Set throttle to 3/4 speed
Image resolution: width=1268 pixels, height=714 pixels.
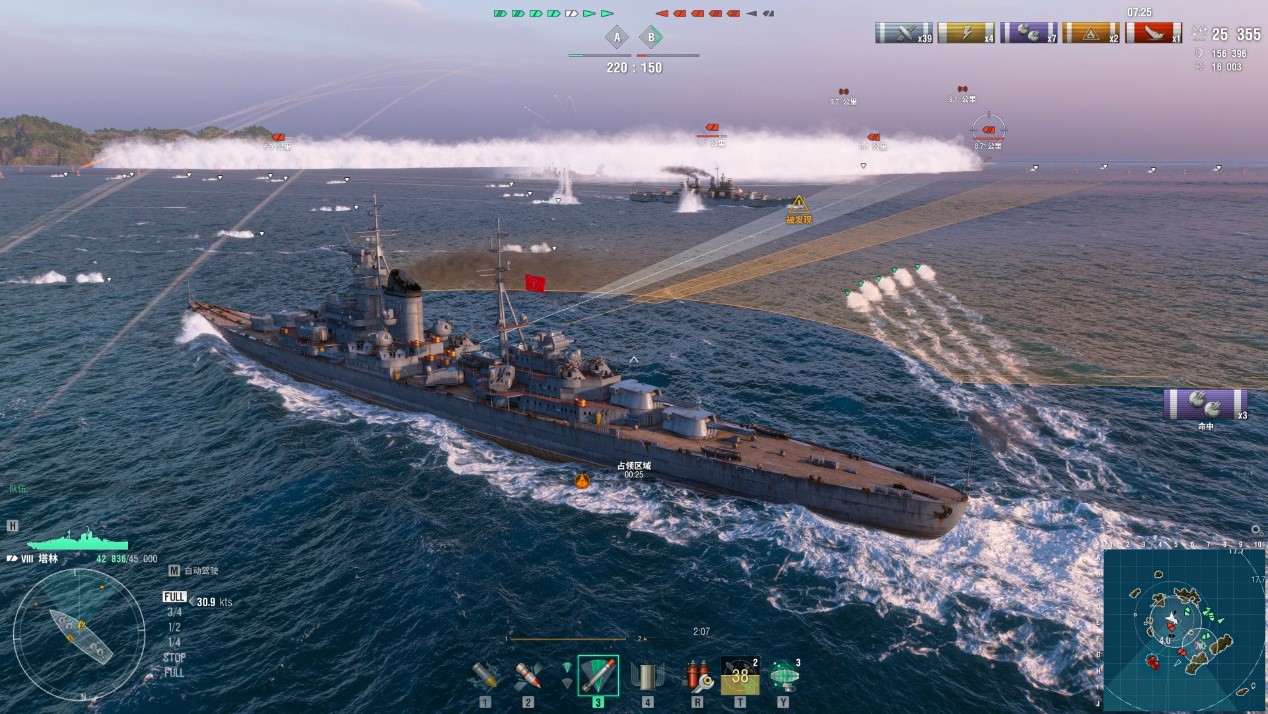[x=174, y=612]
